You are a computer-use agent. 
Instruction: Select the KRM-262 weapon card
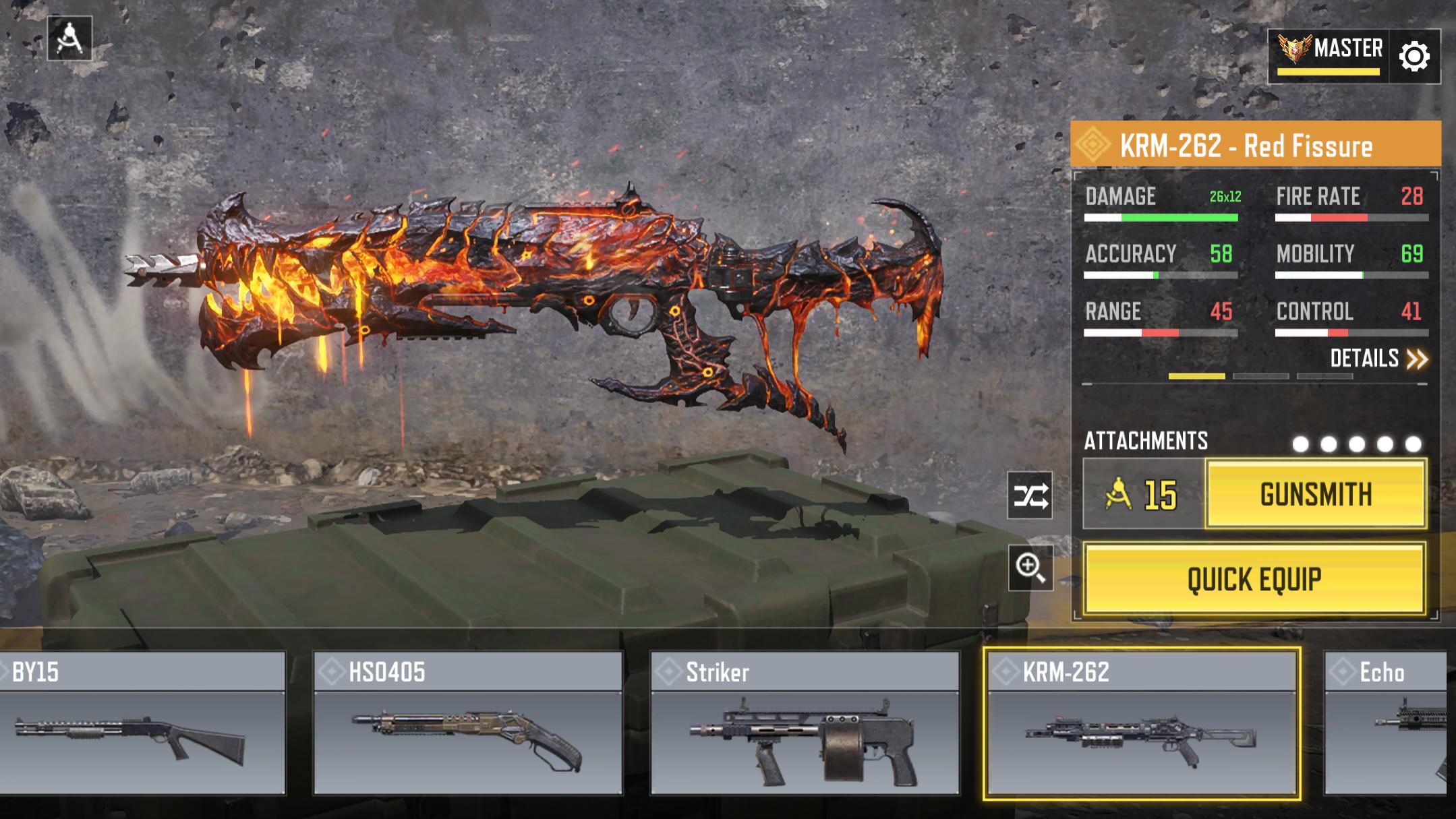point(1141,723)
